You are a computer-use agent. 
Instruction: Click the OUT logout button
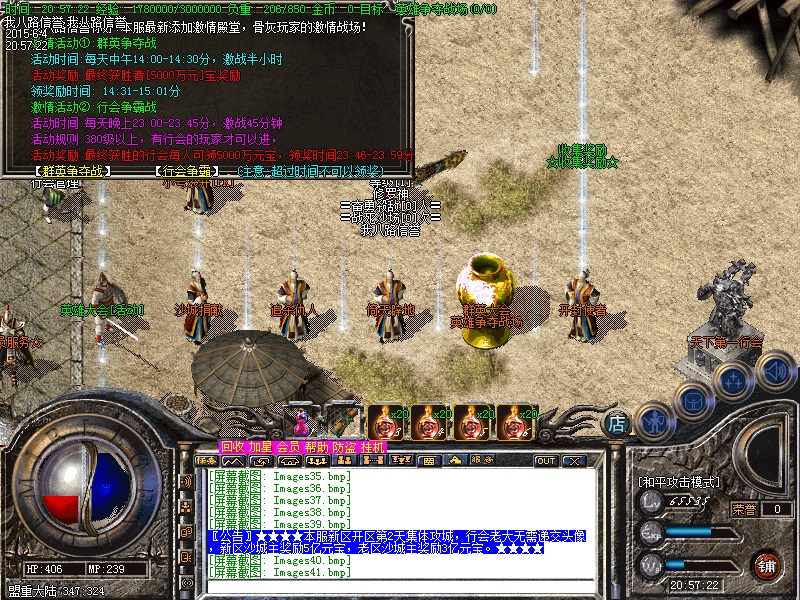546,461
